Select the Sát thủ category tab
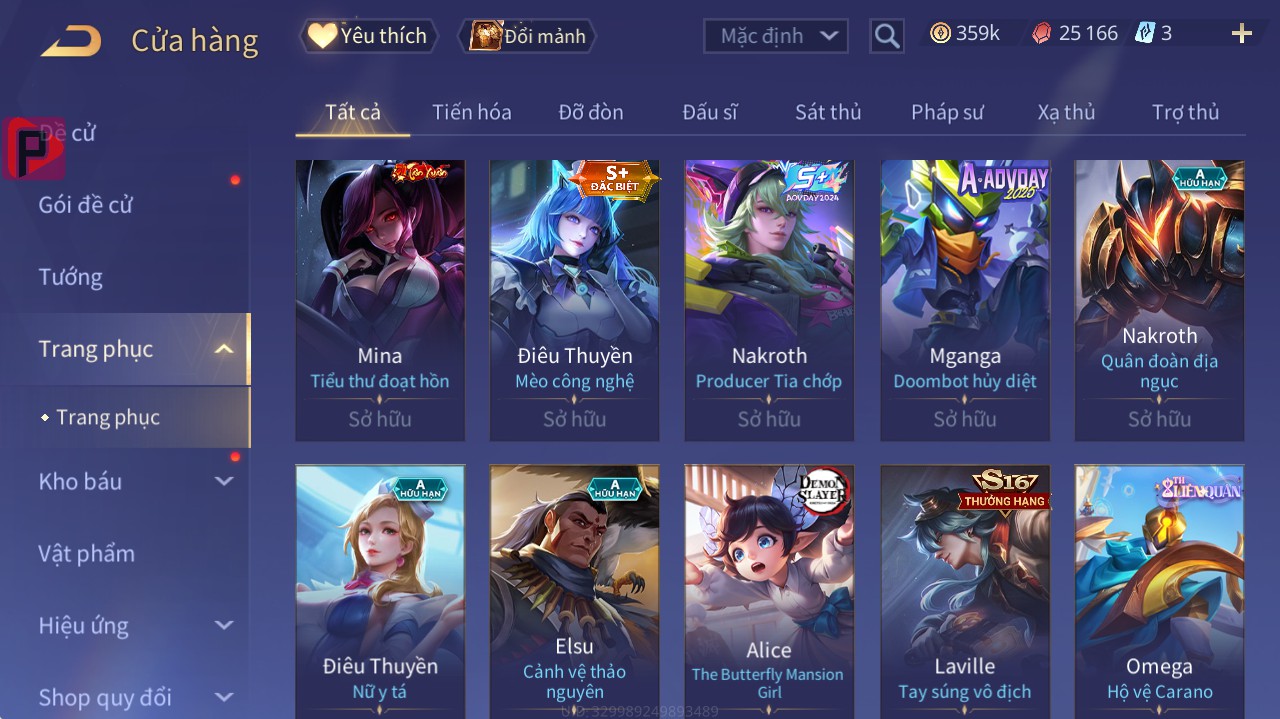 click(x=827, y=112)
